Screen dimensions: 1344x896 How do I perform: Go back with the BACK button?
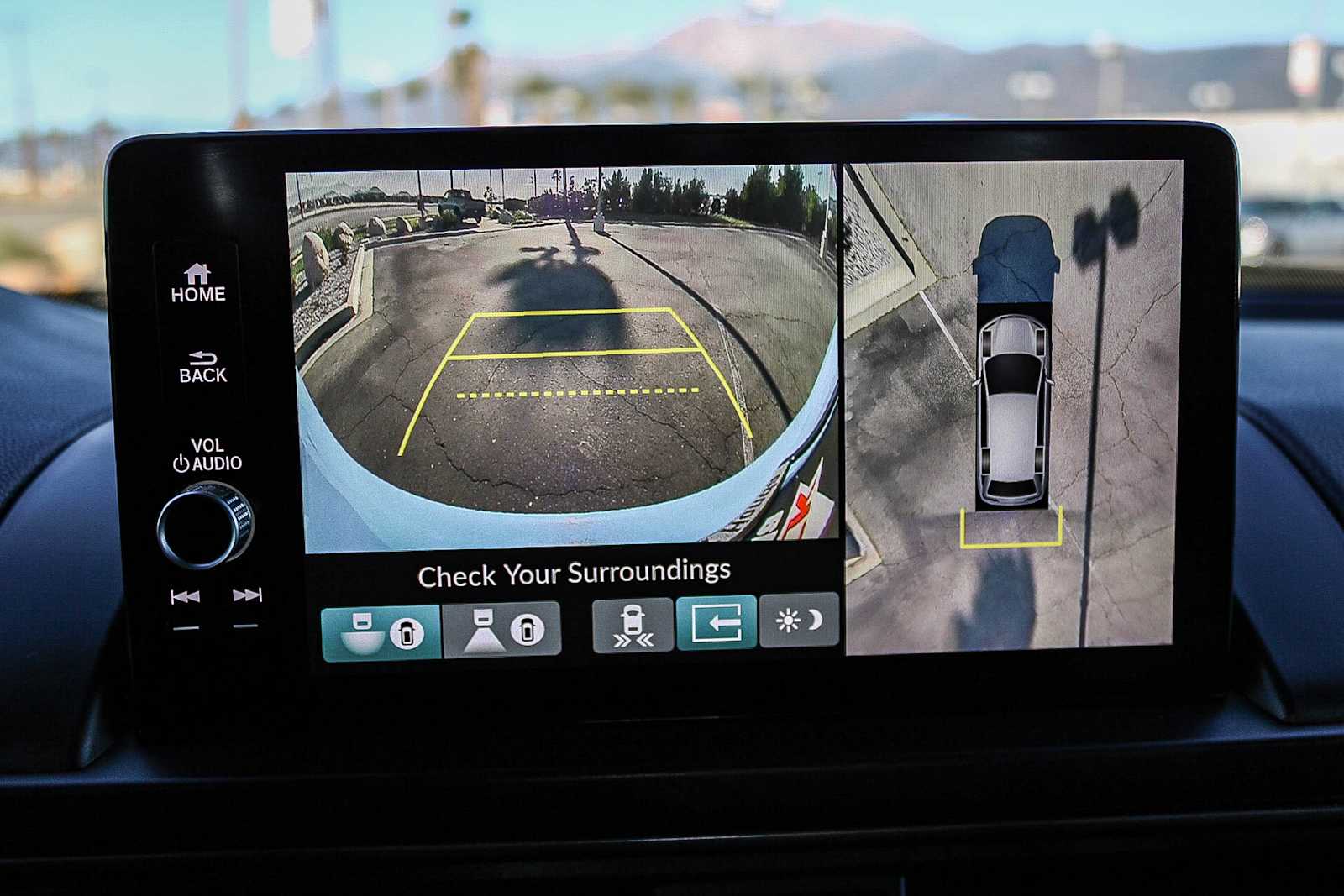[x=202, y=368]
